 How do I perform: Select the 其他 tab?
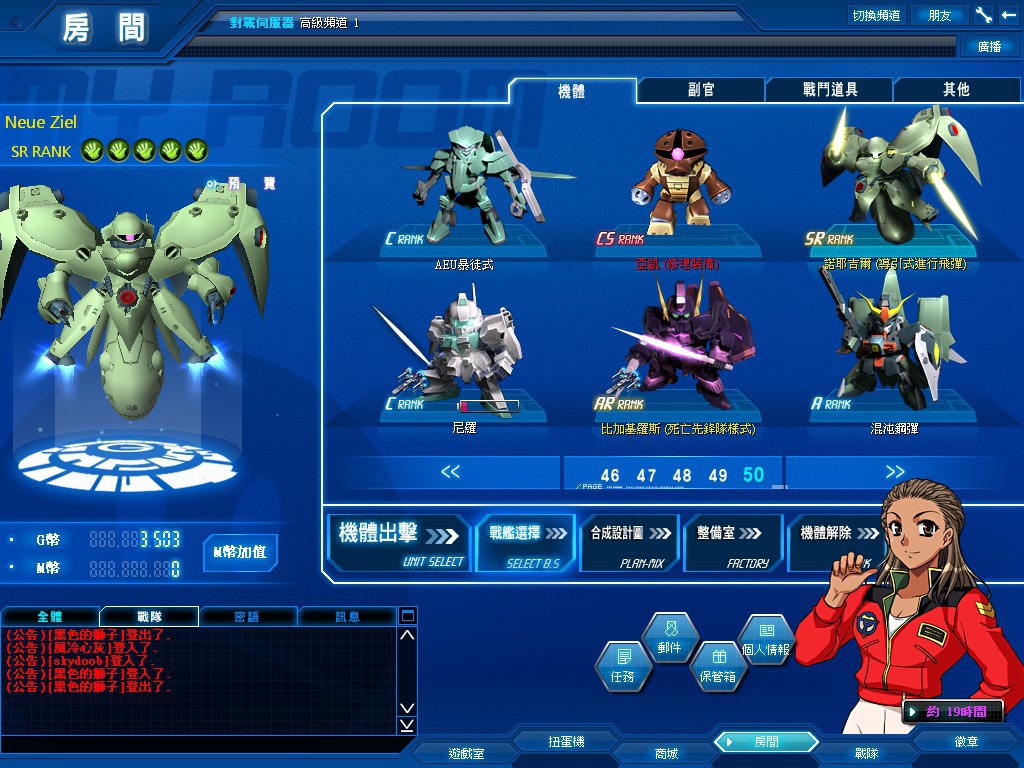[956, 90]
